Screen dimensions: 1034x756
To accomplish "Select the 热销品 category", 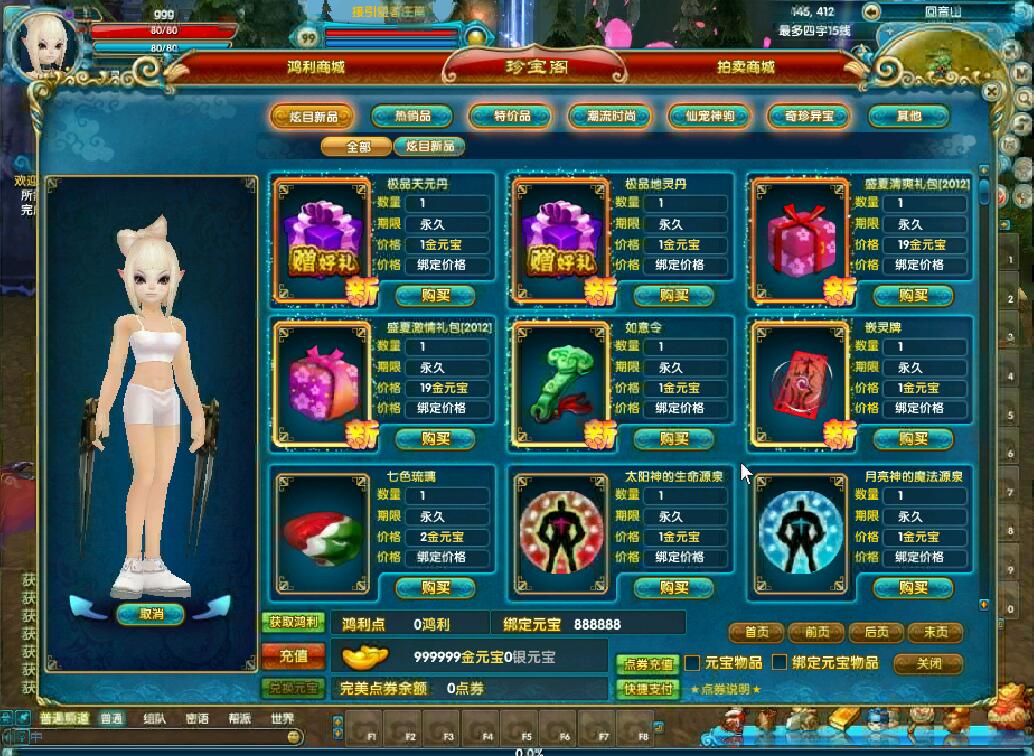I will [x=411, y=116].
